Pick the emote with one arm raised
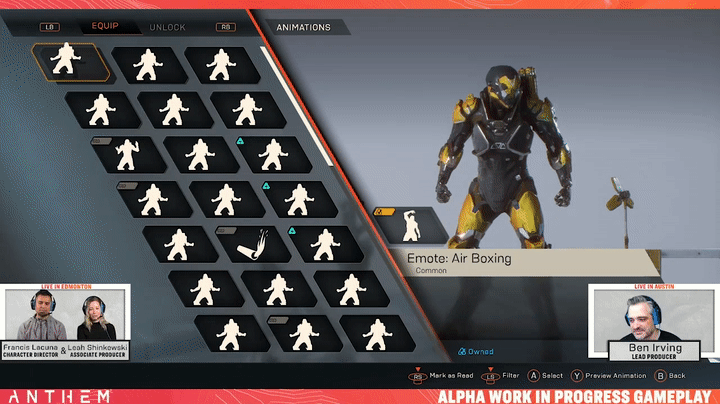 coord(129,153)
